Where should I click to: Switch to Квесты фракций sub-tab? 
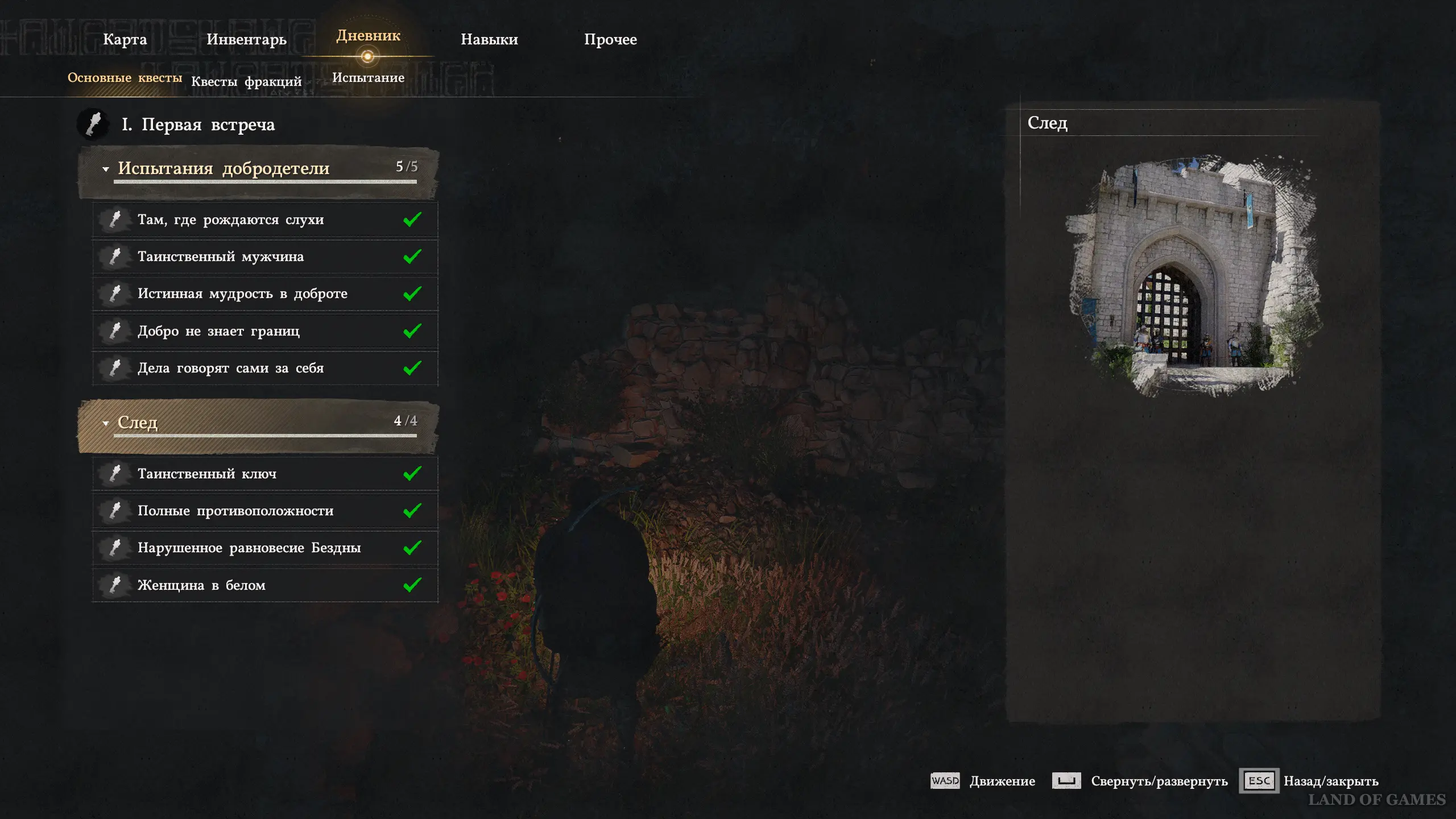click(x=246, y=81)
